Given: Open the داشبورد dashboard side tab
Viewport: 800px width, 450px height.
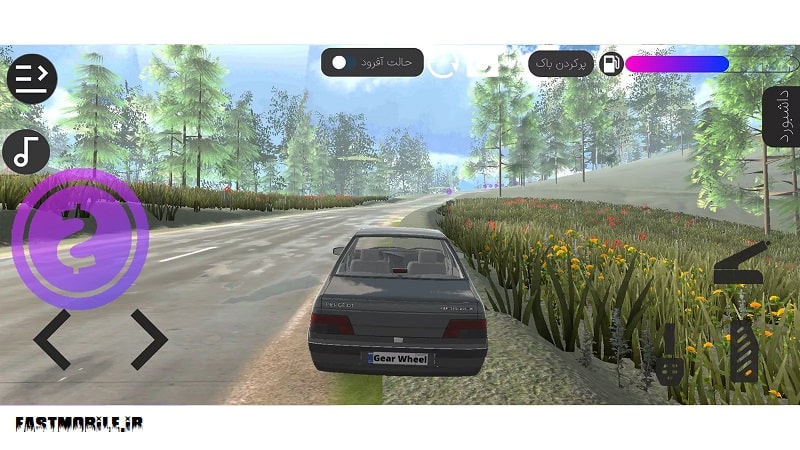Looking at the screenshot, I should coord(782,118).
